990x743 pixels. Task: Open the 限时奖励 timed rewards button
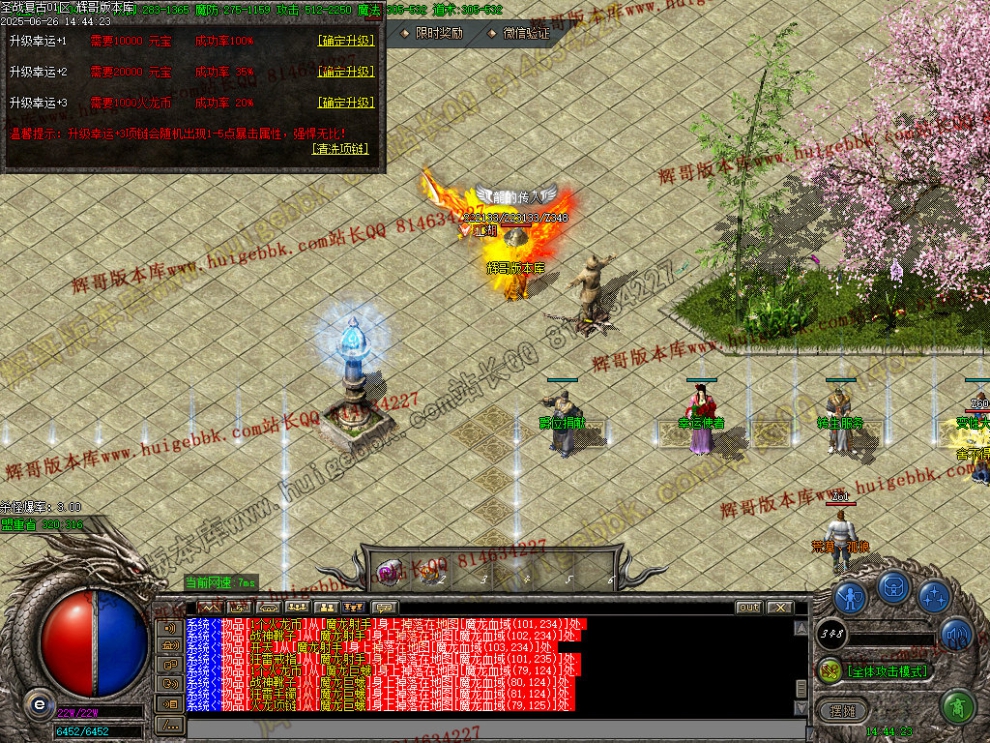(x=433, y=33)
